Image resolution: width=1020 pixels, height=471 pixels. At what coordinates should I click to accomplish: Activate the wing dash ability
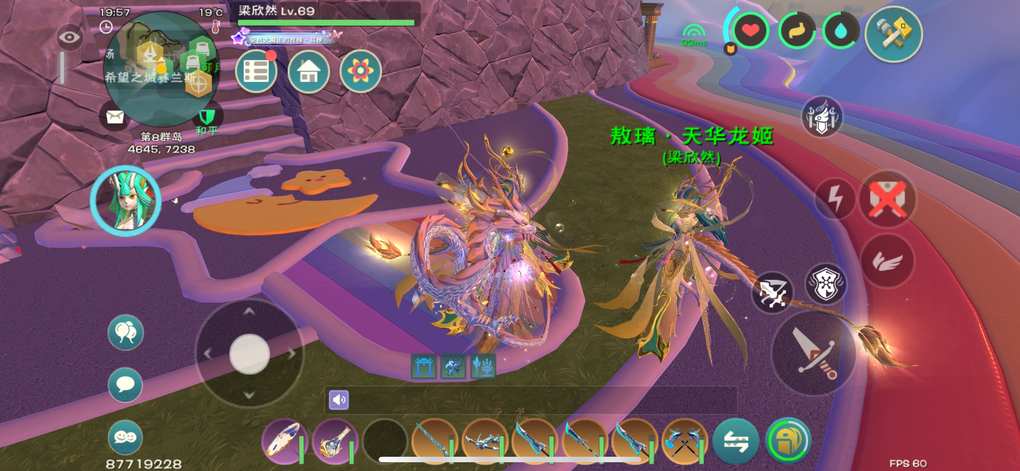coord(887,261)
